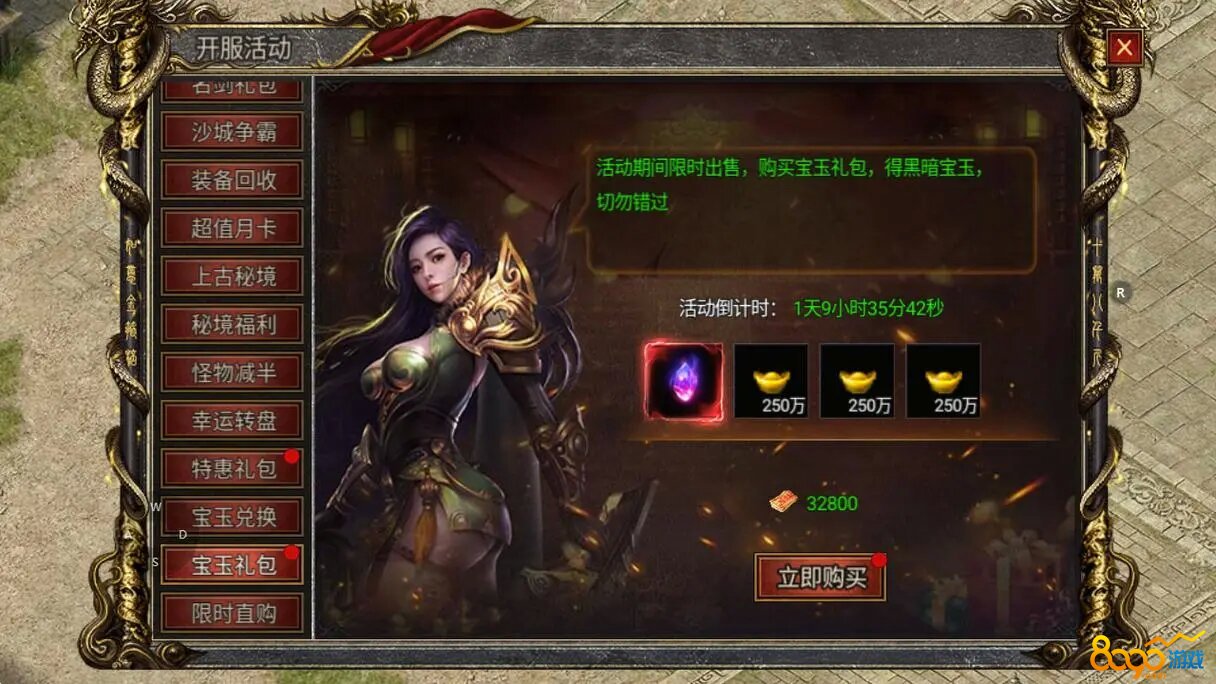Click the 宝玉礼包 tab
Screen dimensions: 1216x684
(x=232, y=565)
